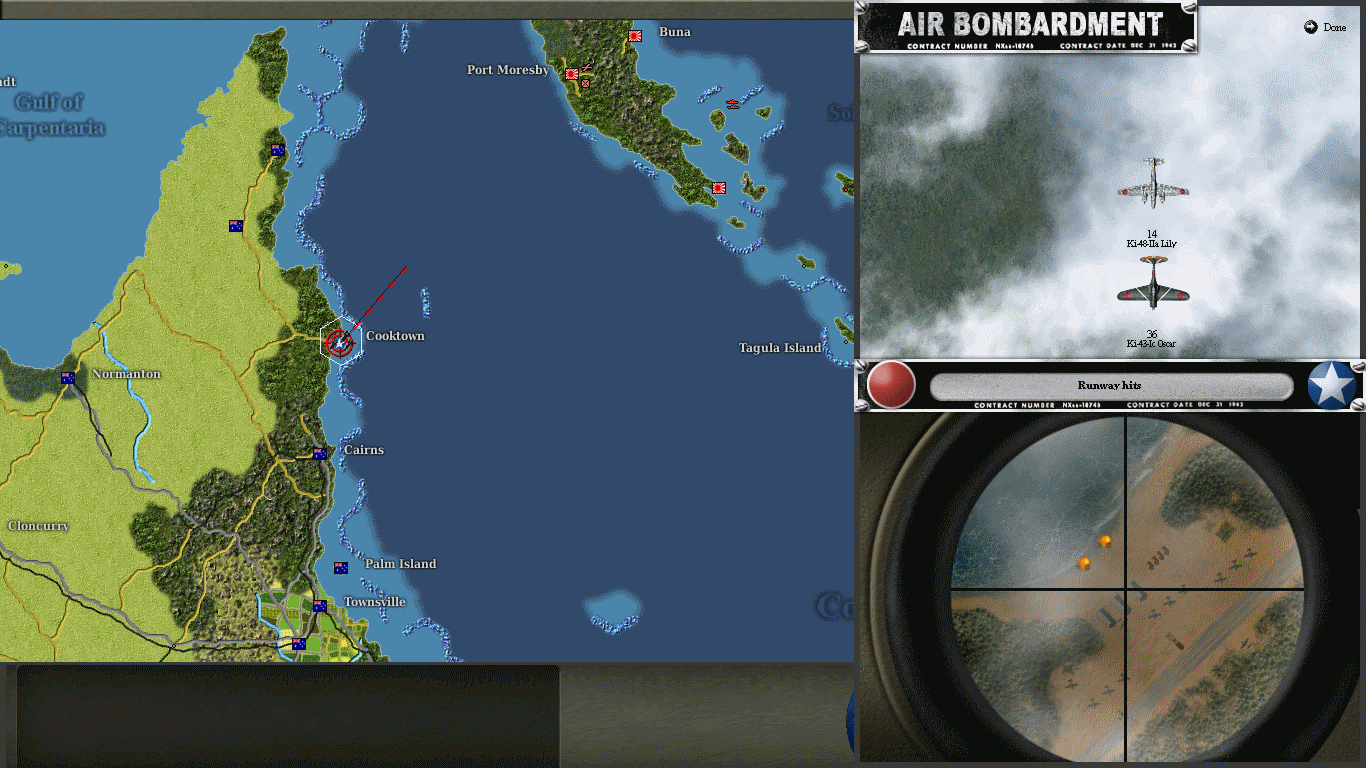Select the targeting reticle over Cooktown
Image resolution: width=1366 pixels, height=768 pixels.
tap(338, 343)
